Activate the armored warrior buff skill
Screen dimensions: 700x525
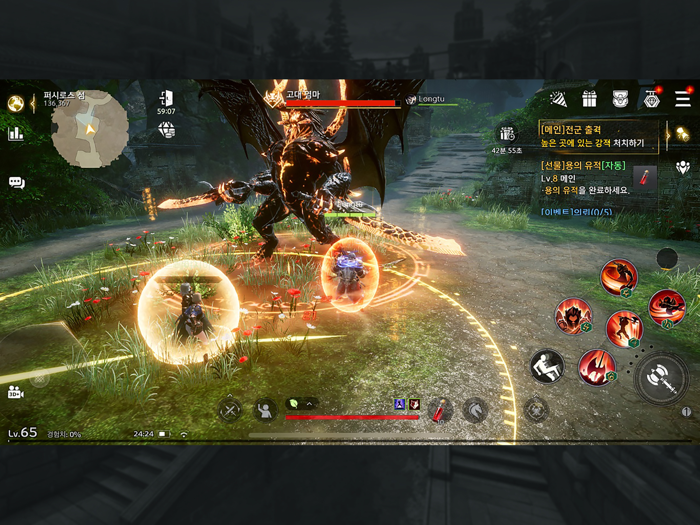pyautogui.click(x=573, y=316)
